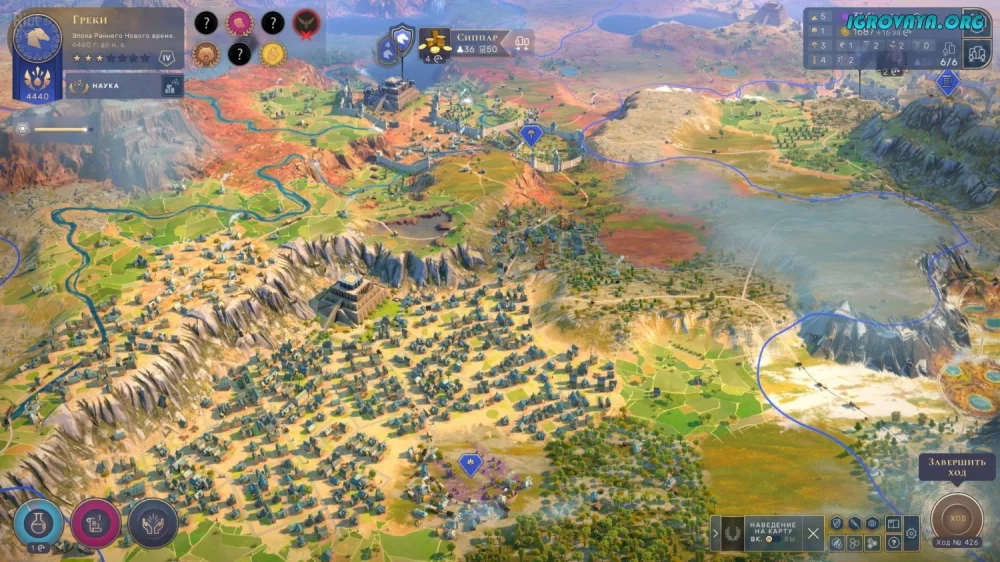This screenshot has height=562, width=1000.
Task: Toggle the shield map overlay
Action: [x=836, y=523]
